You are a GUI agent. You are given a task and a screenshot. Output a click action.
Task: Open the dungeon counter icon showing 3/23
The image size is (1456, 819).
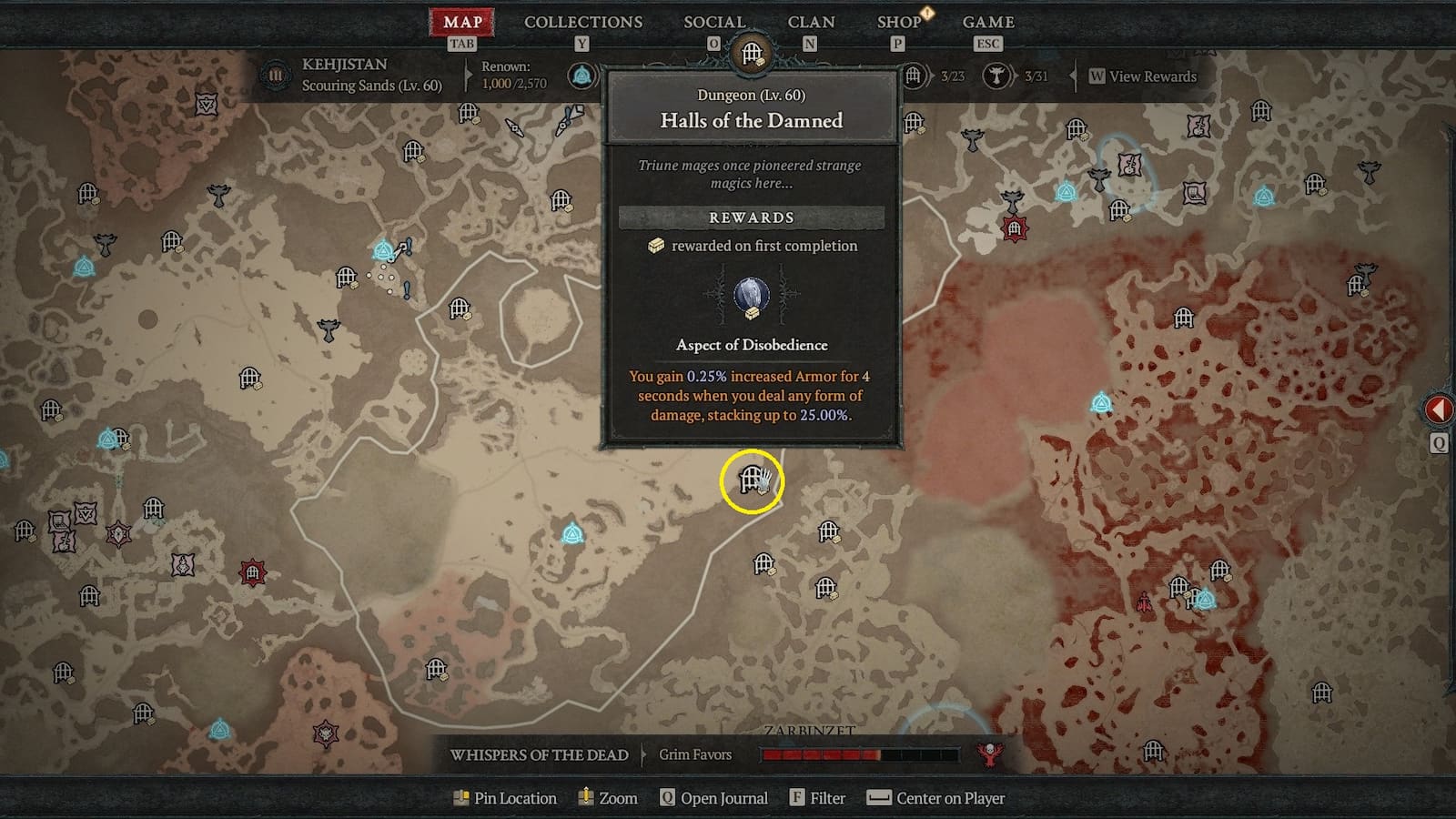click(x=914, y=76)
